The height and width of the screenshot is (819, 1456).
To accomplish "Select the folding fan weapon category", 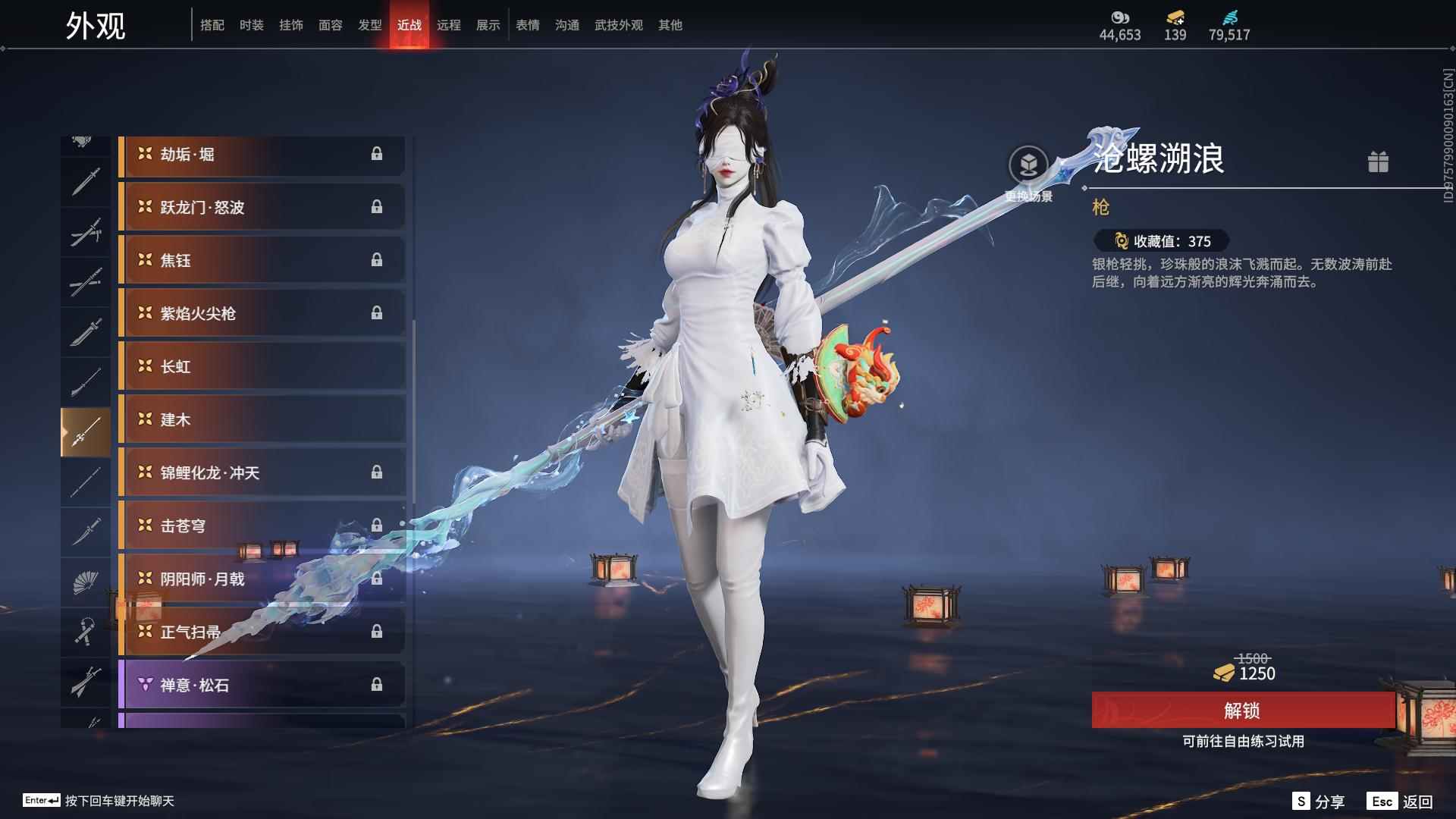I will tap(86, 582).
